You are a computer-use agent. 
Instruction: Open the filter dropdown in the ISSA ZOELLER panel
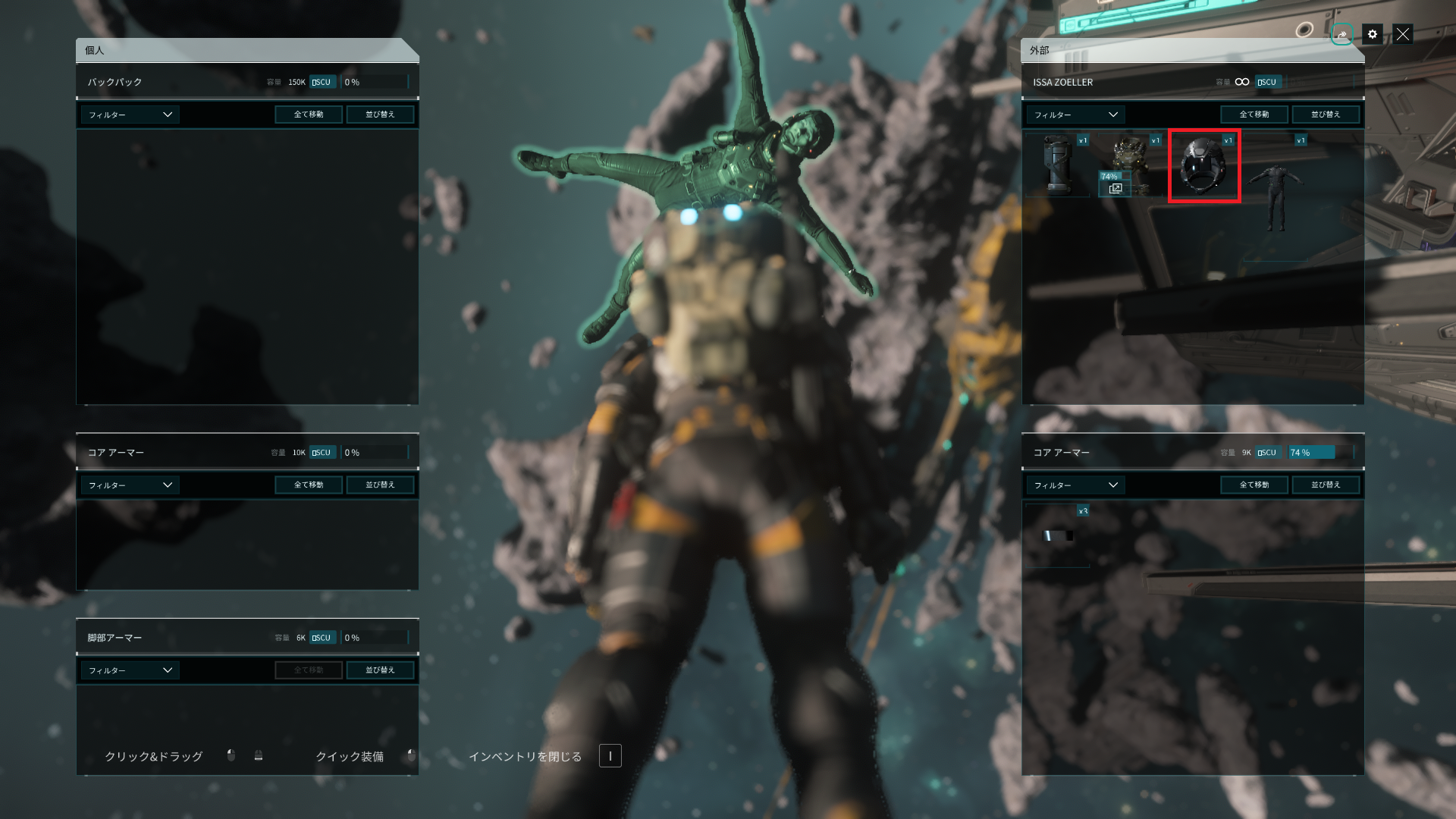tap(1074, 115)
